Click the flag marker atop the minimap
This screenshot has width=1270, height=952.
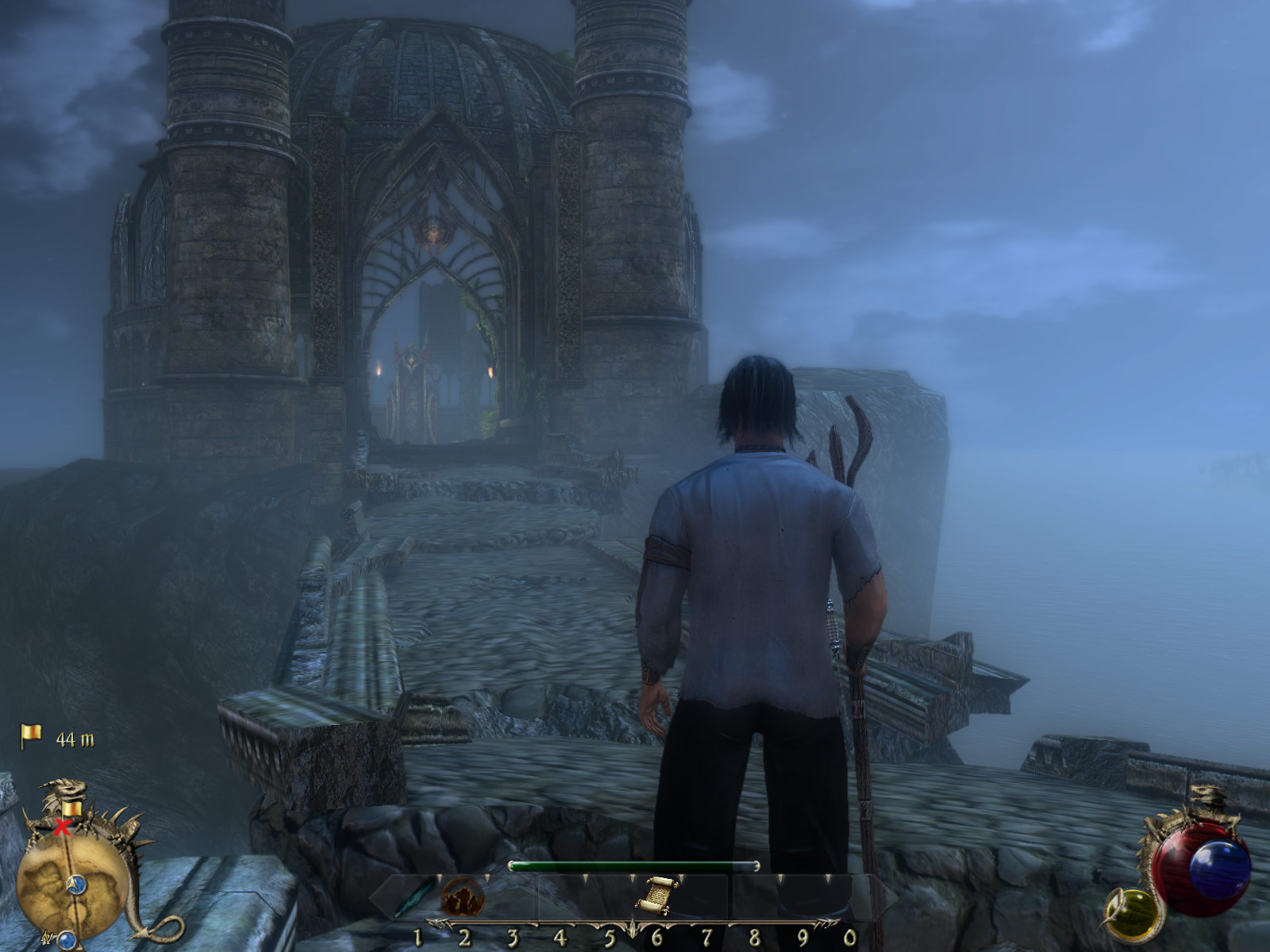(x=72, y=808)
